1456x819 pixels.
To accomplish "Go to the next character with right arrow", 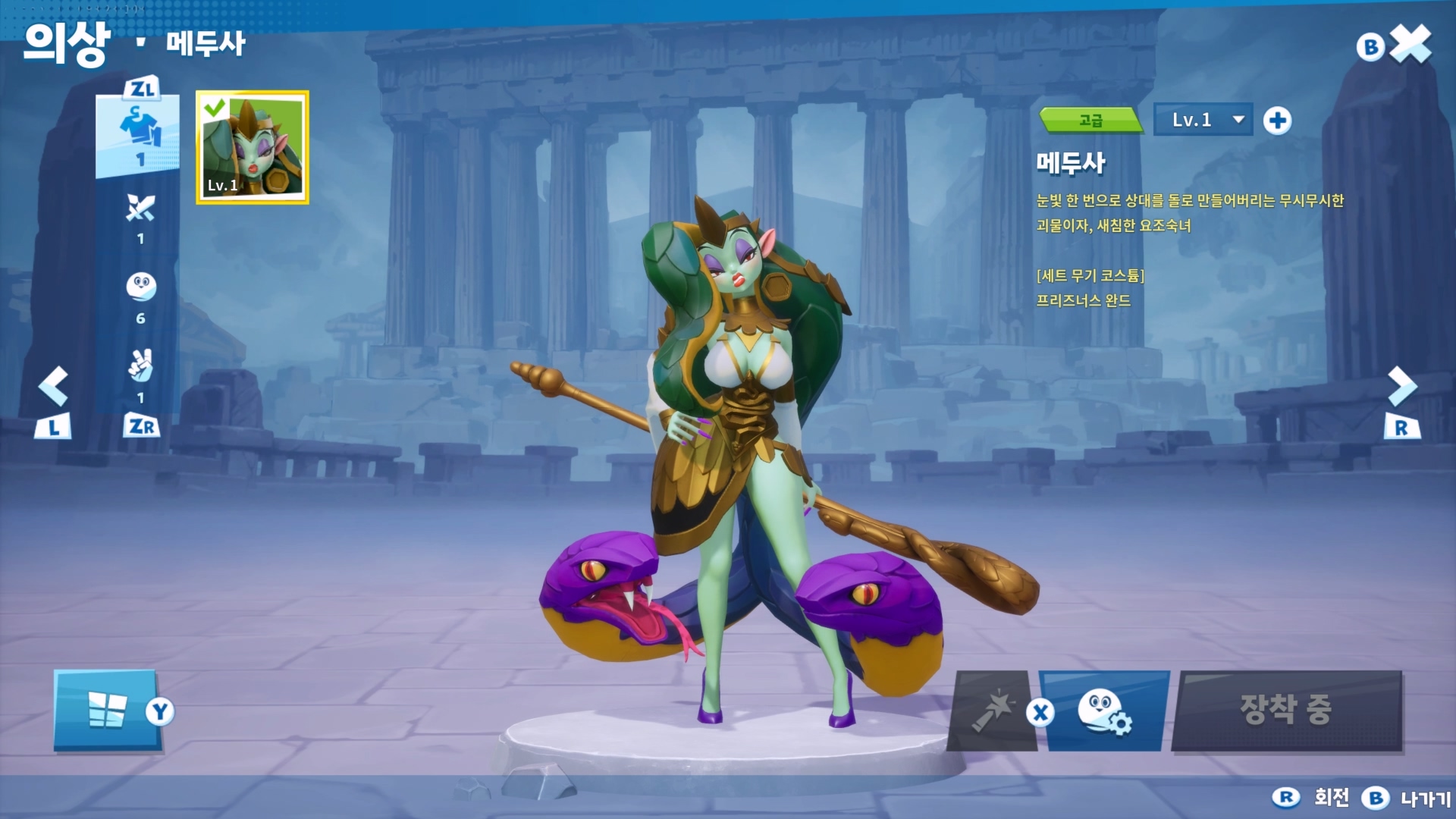I will click(1401, 387).
